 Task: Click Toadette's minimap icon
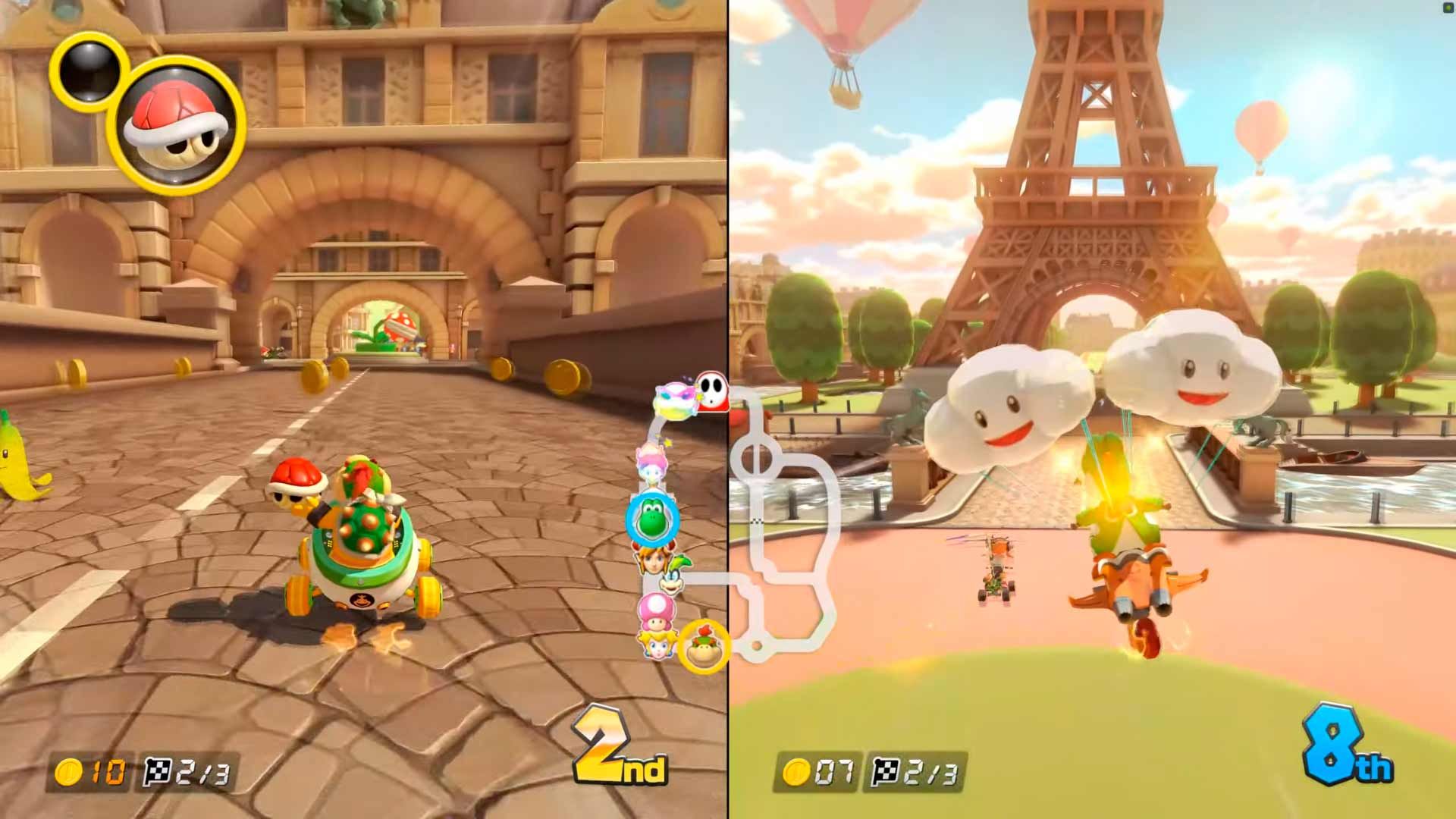(x=655, y=612)
